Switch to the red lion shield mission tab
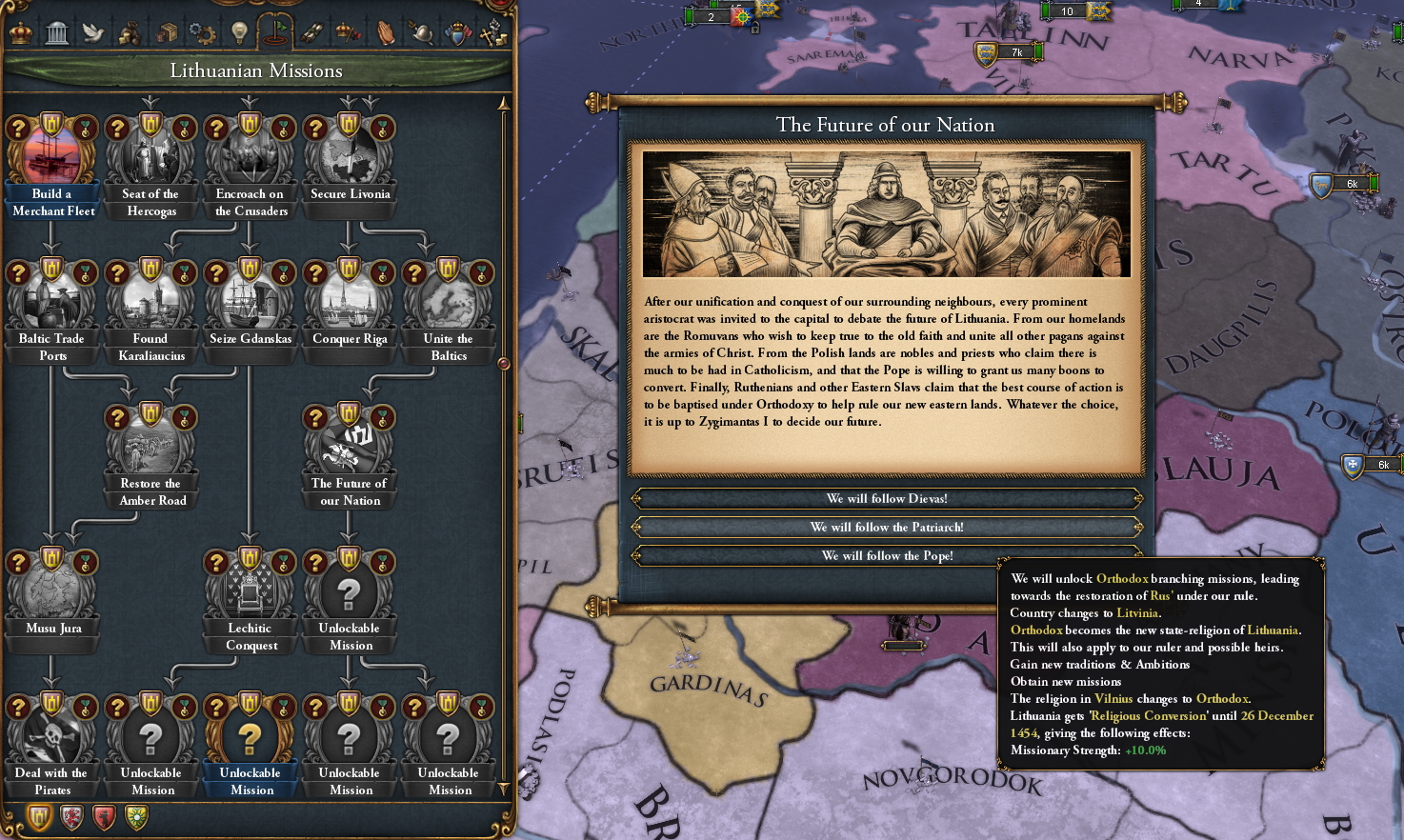 point(71,817)
